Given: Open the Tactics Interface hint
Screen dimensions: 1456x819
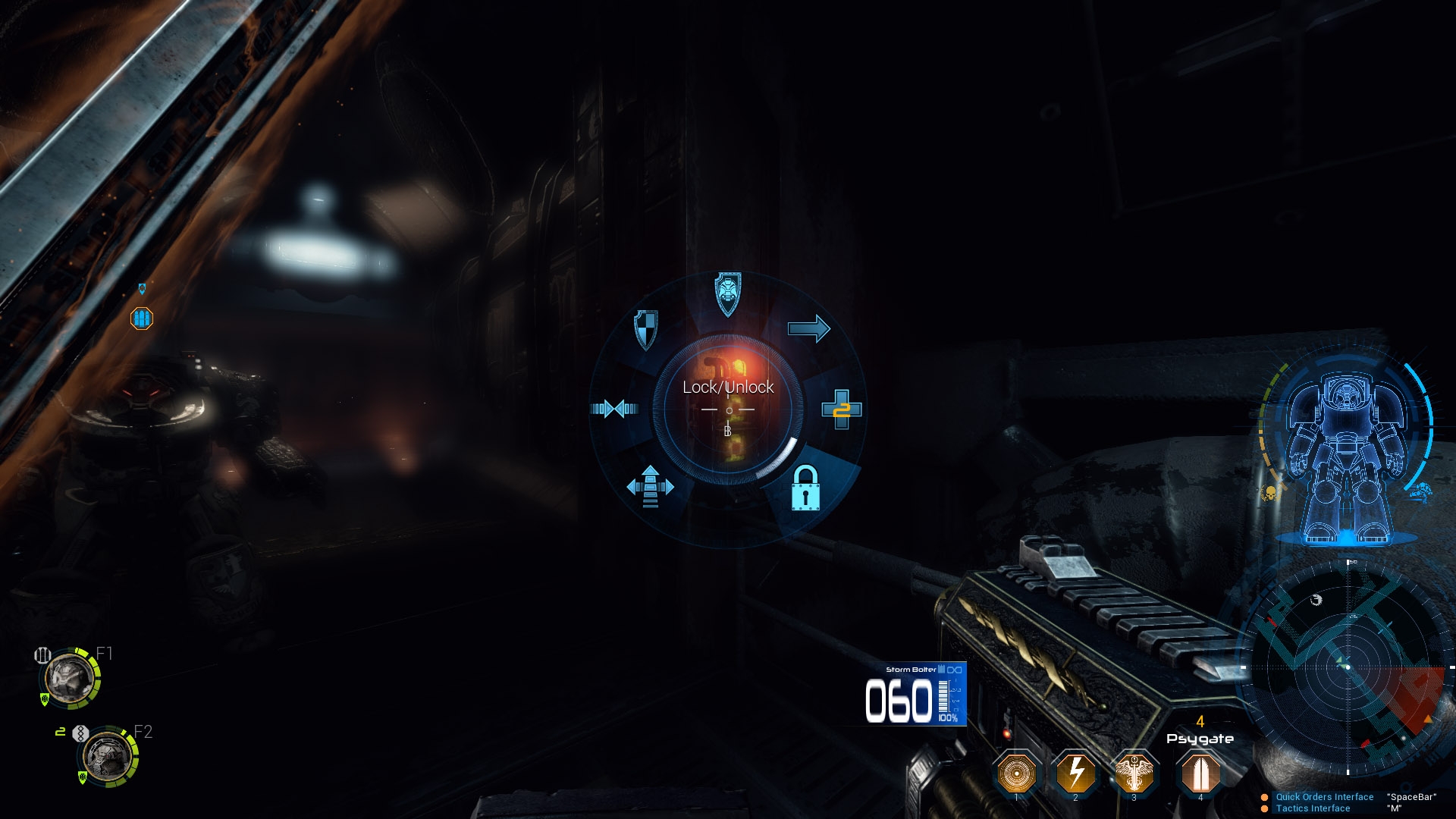Looking at the screenshot, I should pos(1313,808).
